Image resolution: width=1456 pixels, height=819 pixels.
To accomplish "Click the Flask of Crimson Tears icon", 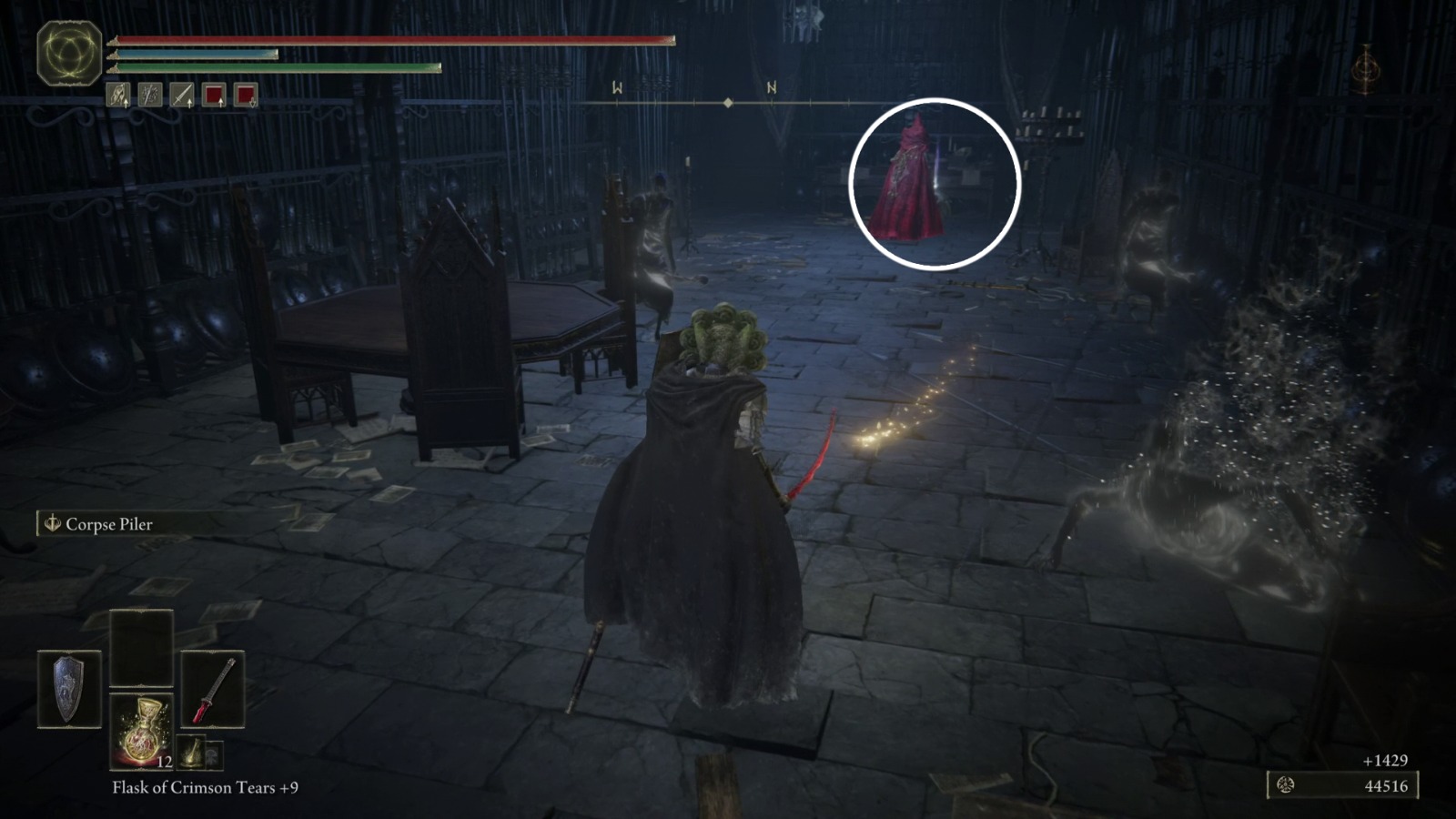I will click(x=144, y=733).
